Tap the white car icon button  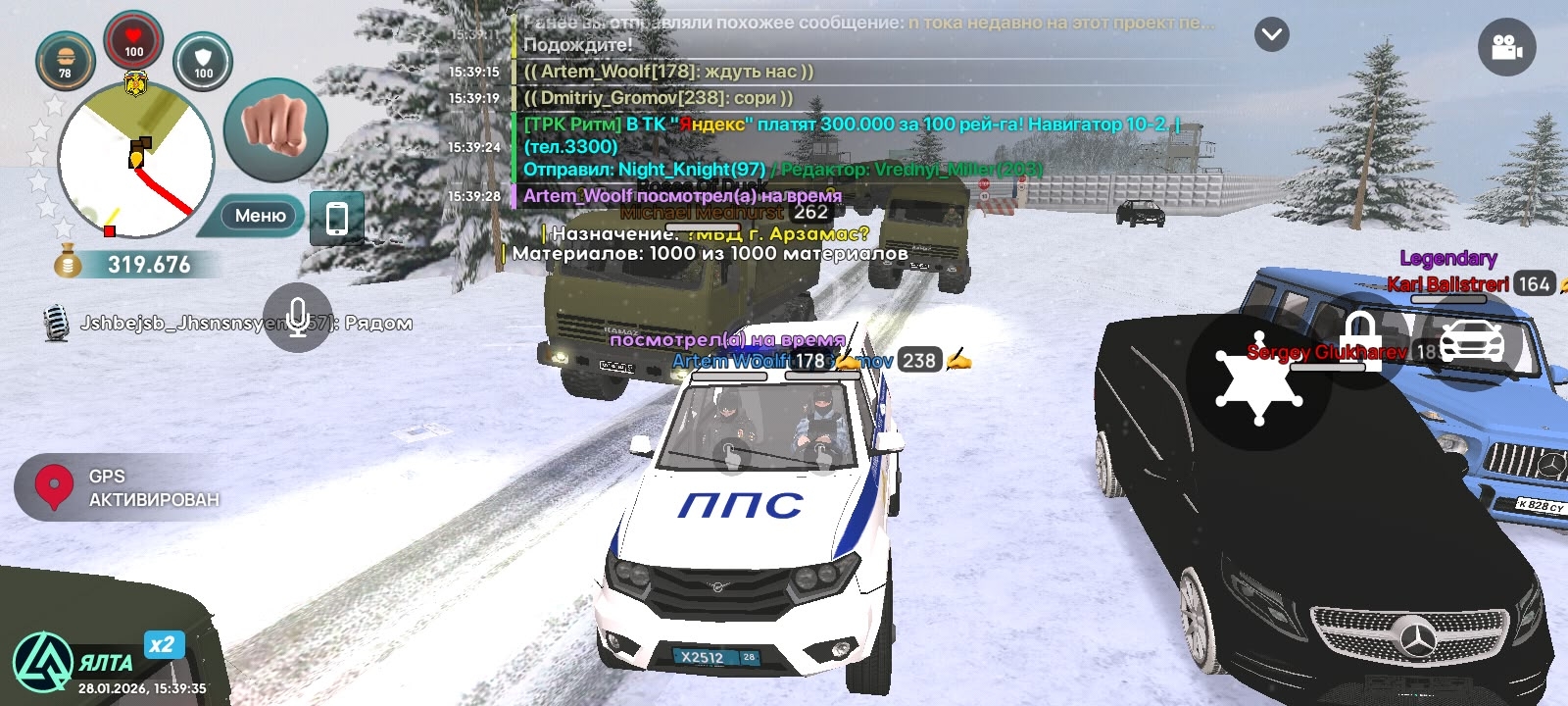pyautogui.click(x=1472, y=340)
